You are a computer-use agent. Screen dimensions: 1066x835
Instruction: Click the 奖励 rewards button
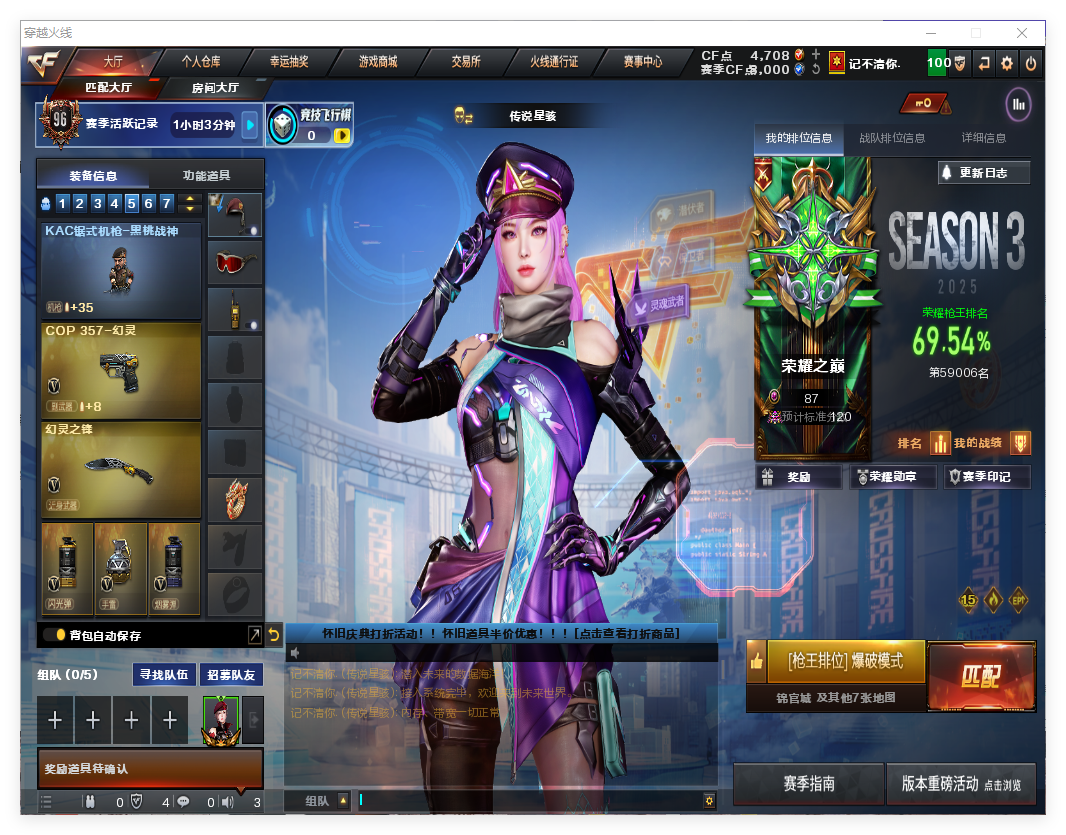(799, 477)
